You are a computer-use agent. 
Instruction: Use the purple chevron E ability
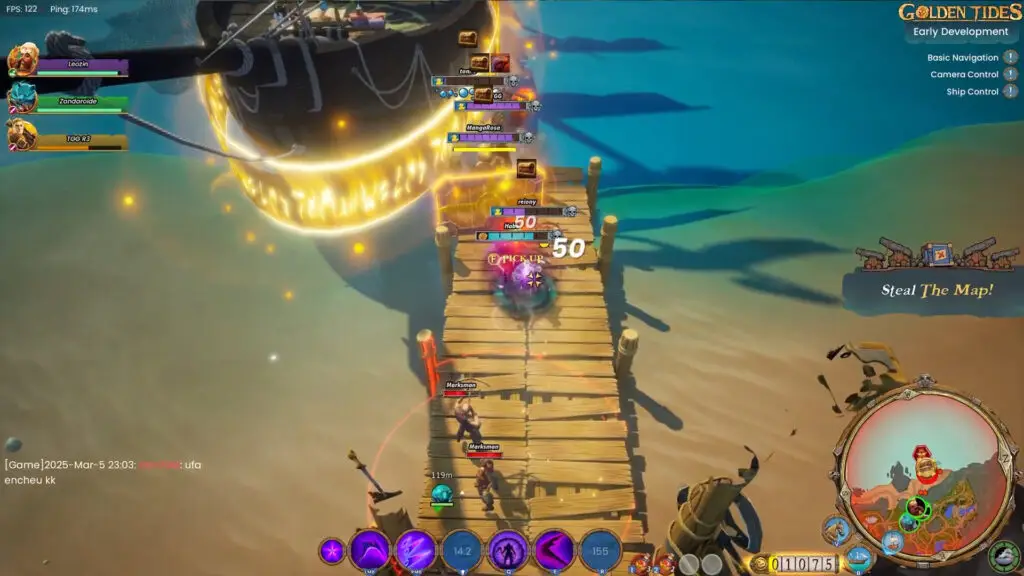tap(554, 550)
